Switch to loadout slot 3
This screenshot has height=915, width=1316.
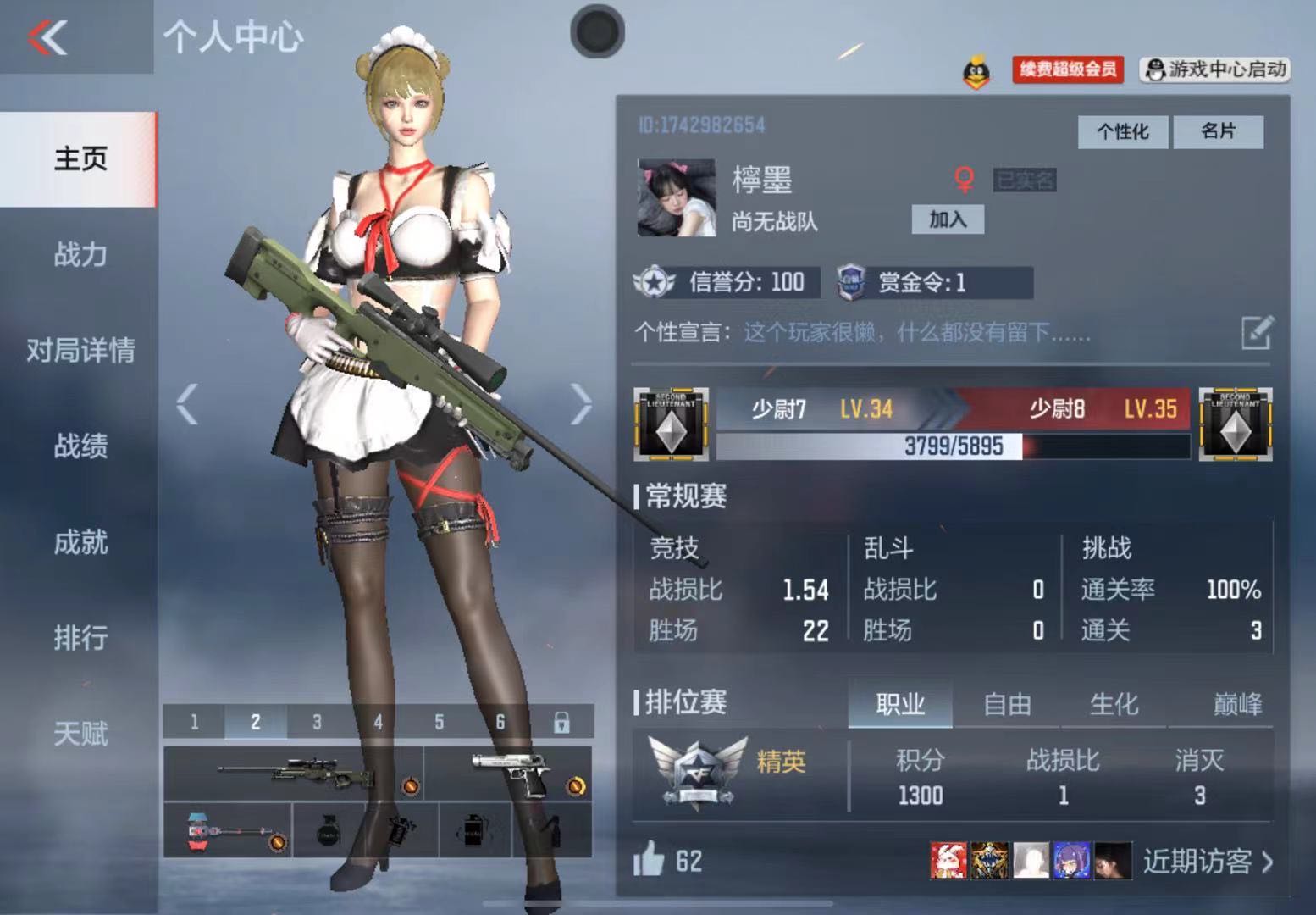(317, 722)
